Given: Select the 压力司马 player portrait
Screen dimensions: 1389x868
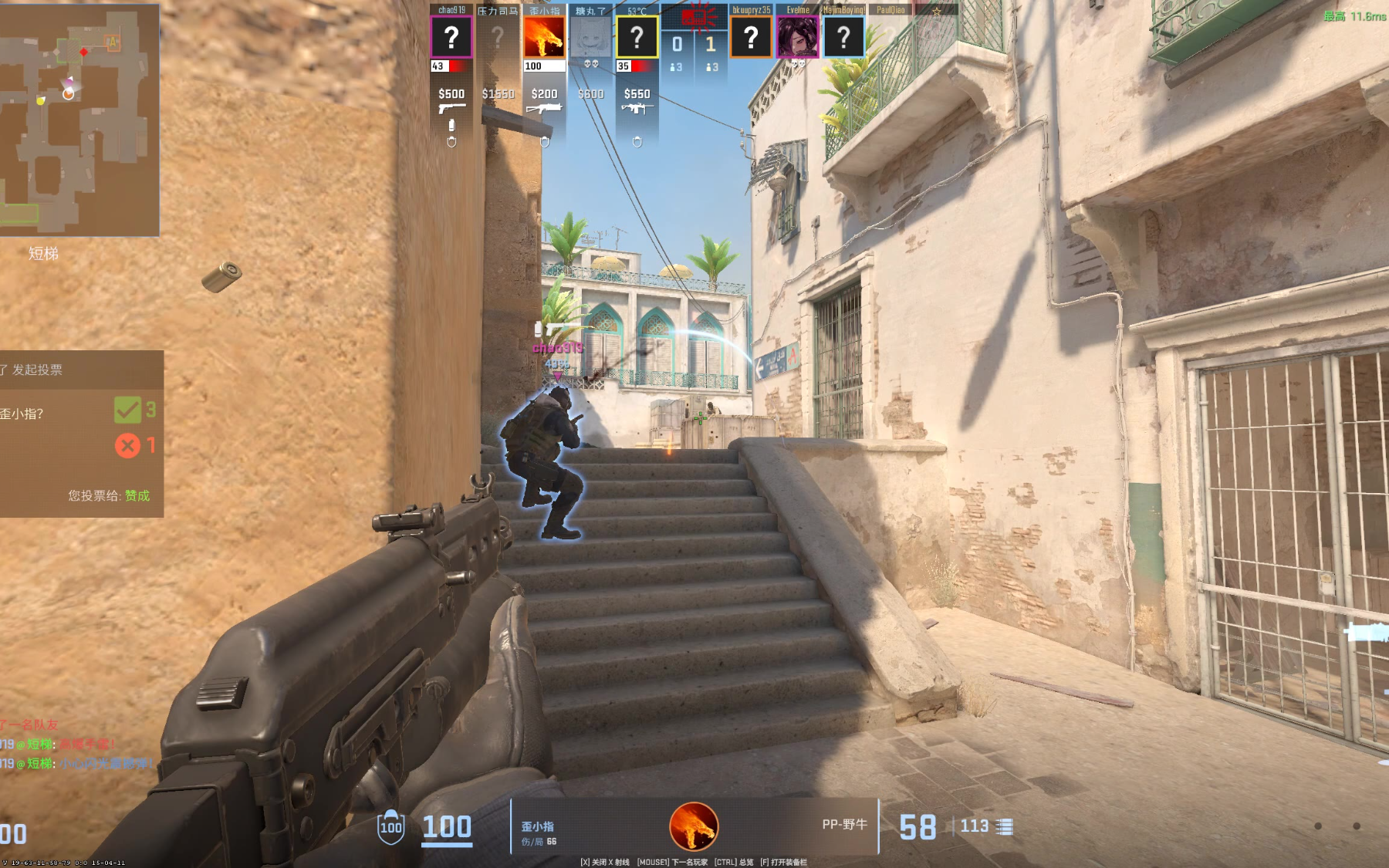Looking at the screenshot, I should coord(498,37).
